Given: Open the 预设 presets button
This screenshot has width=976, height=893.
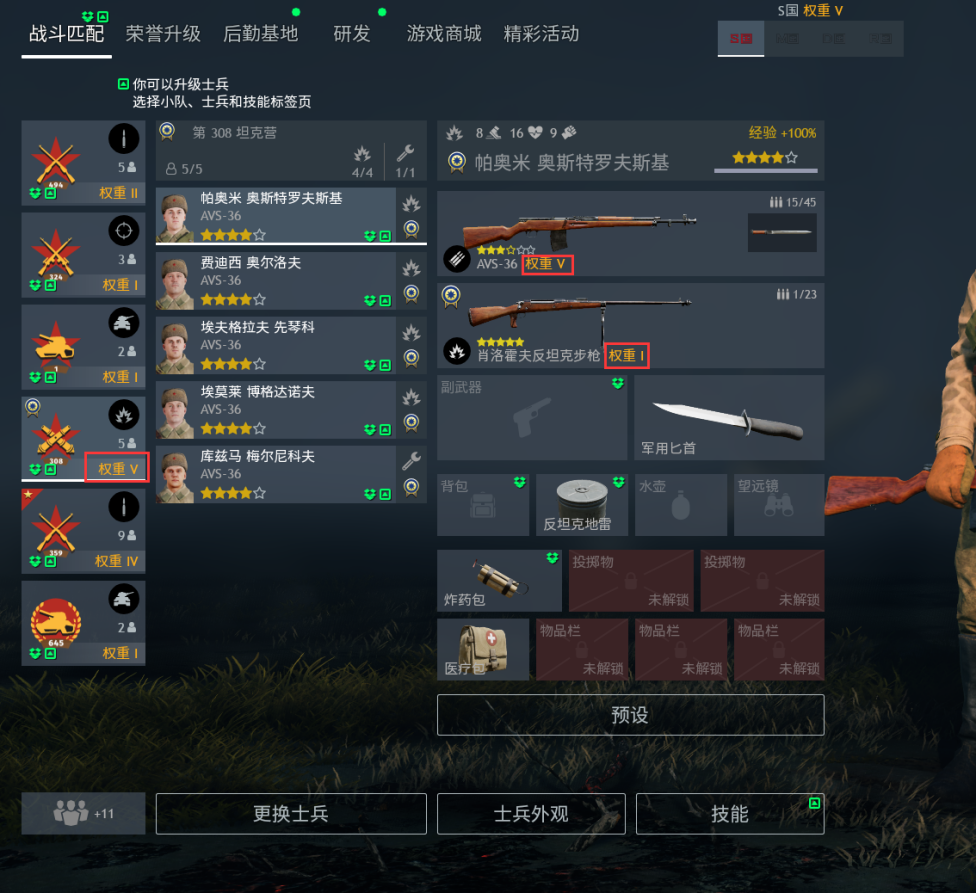Looking at the screenshot, I should point(630,715).
